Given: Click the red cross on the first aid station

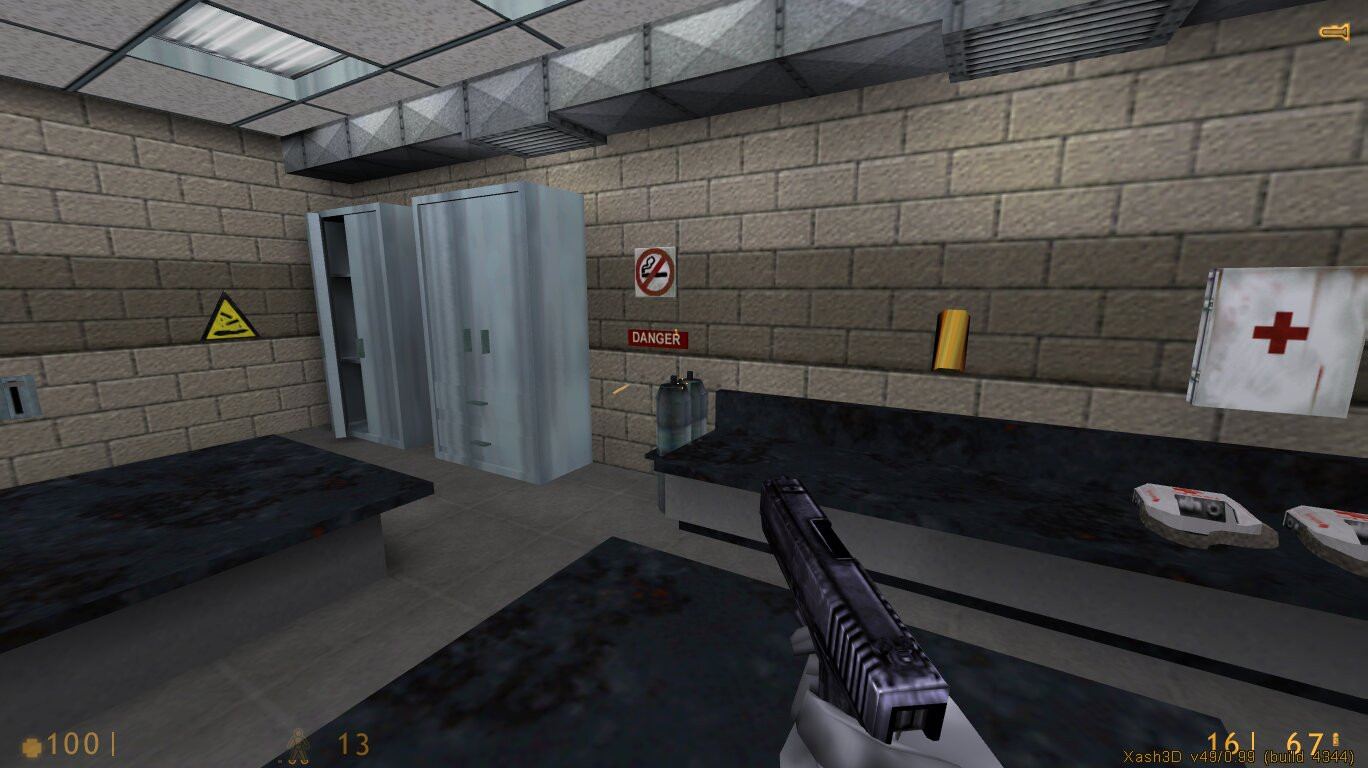Looking at the screenshot, I should click(x=1280, y=330).
